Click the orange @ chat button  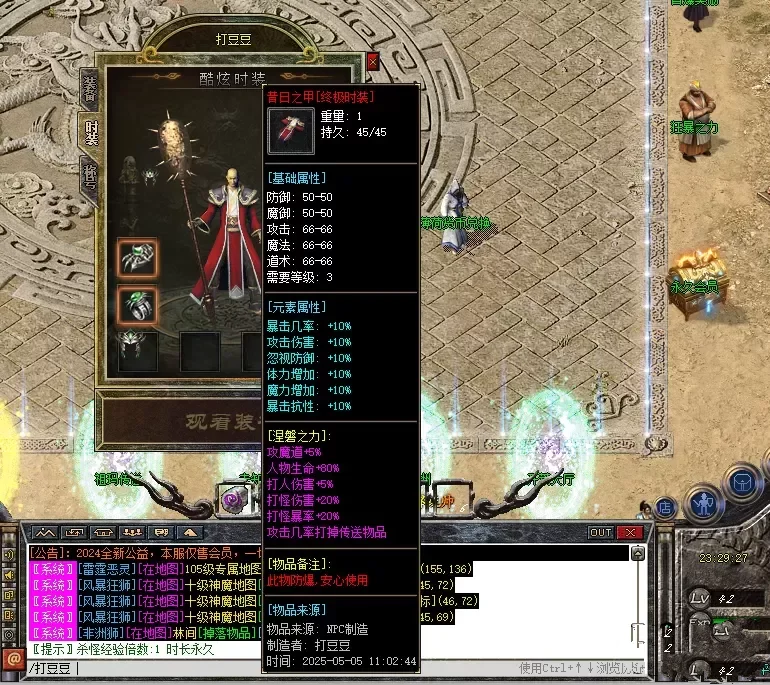13,659
